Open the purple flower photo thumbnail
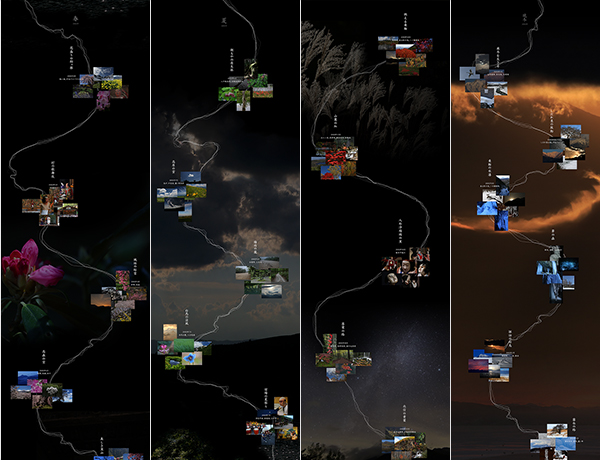600x460 pixels. 105,98
